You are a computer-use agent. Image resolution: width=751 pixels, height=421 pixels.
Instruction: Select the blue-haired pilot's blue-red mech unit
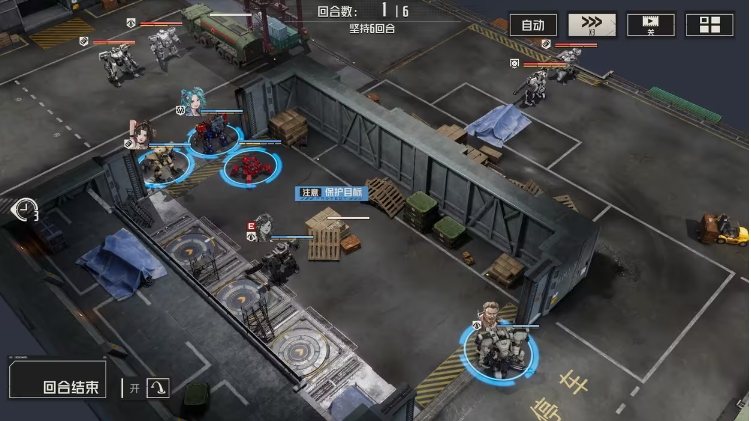[213, 137]
